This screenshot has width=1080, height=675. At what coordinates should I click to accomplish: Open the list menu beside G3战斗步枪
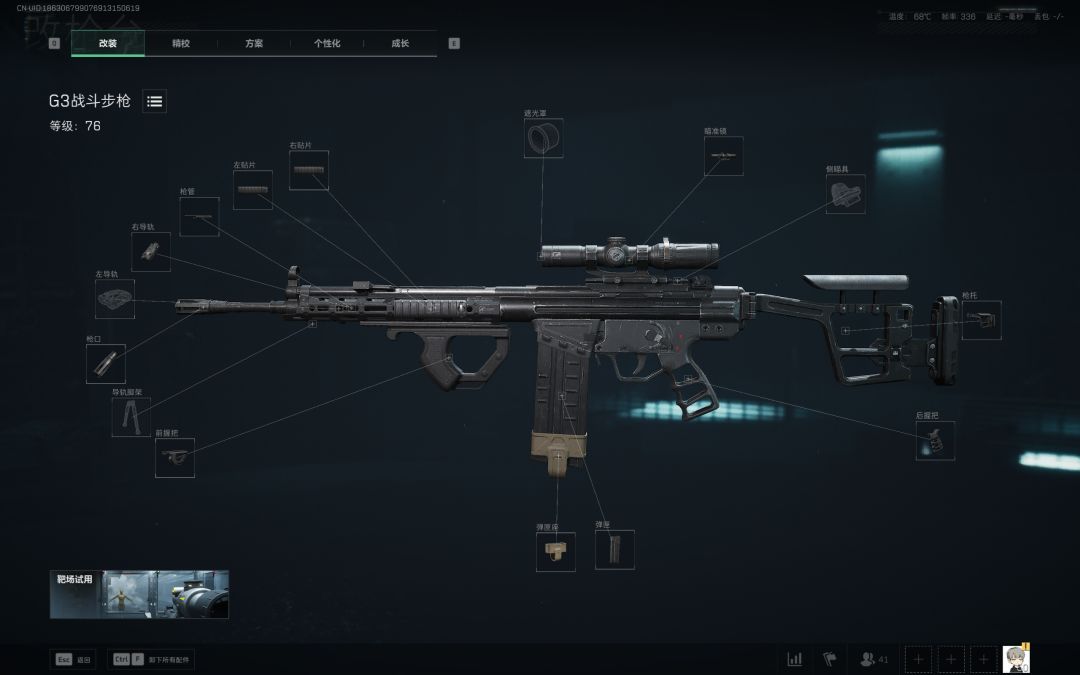[155, 101]
